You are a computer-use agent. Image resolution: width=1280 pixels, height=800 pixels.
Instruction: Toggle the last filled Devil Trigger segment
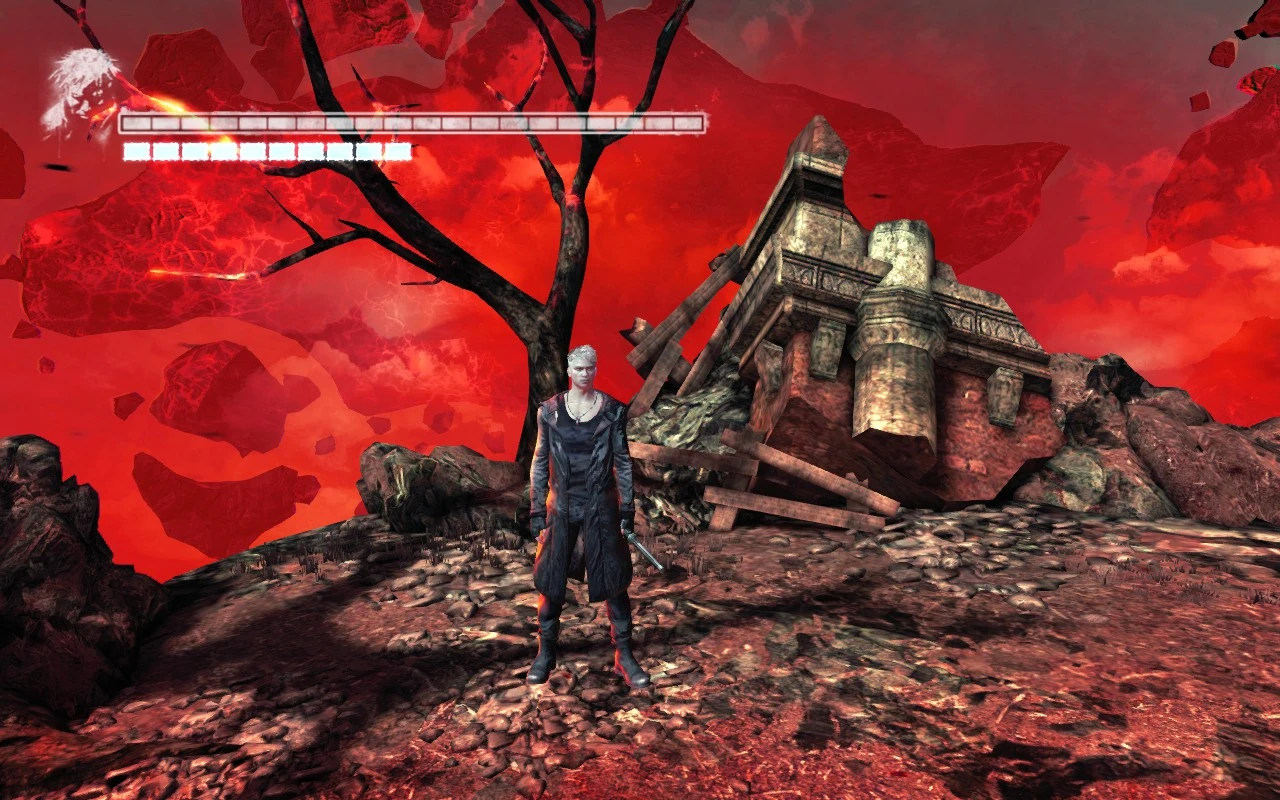398,152
